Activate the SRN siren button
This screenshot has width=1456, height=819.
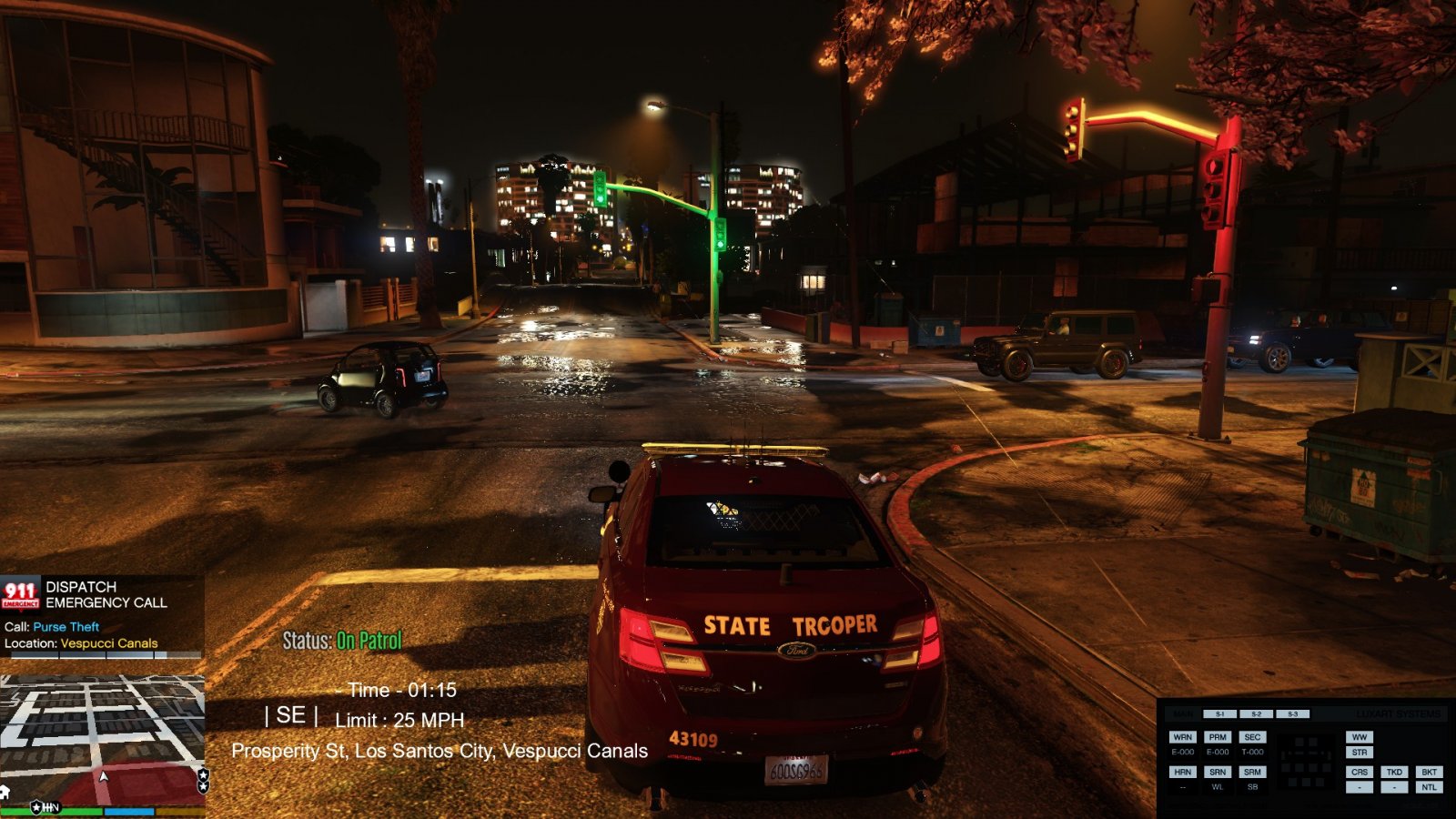point(1218,772)
